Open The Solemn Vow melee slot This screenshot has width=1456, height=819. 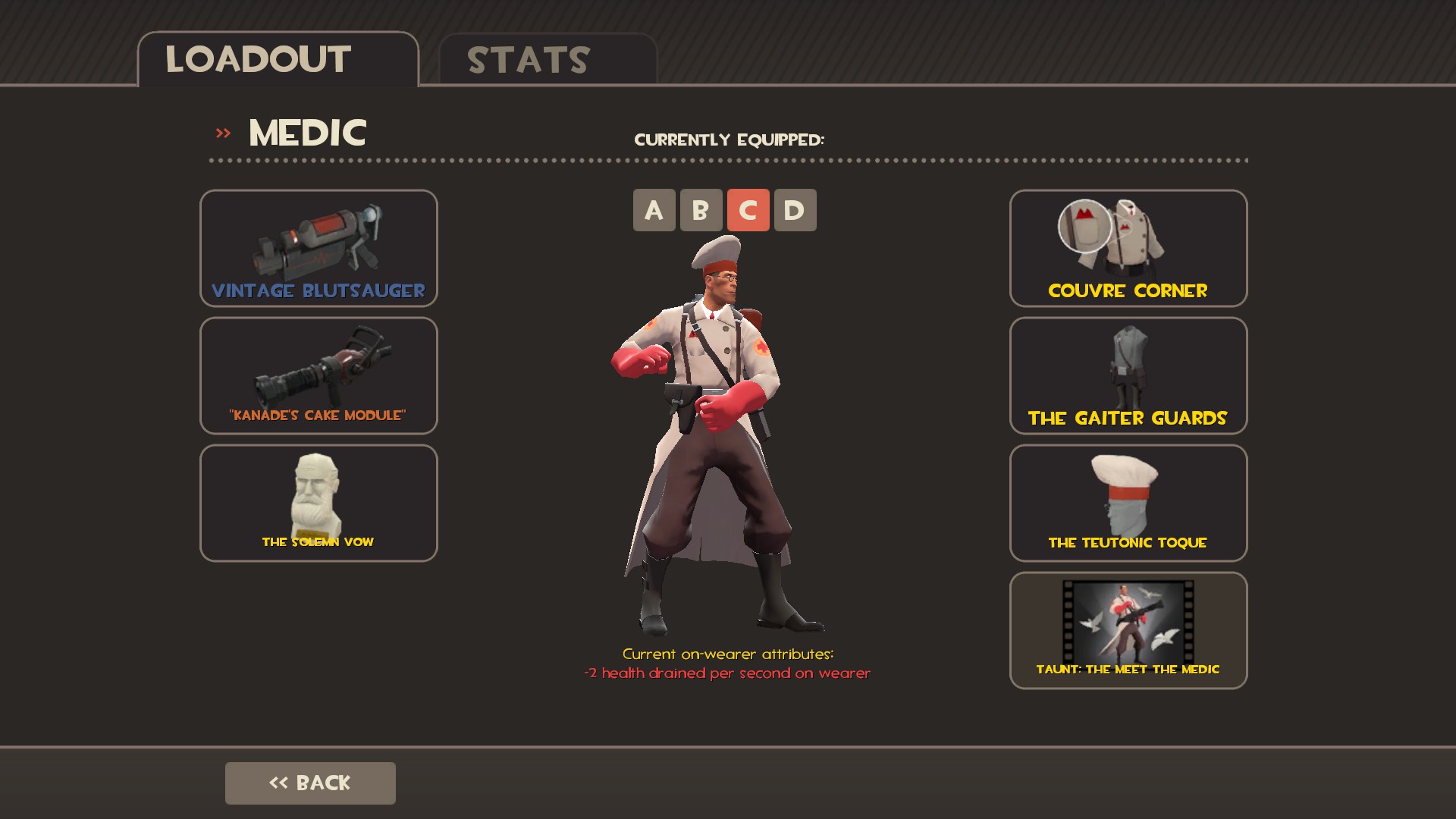318,503
